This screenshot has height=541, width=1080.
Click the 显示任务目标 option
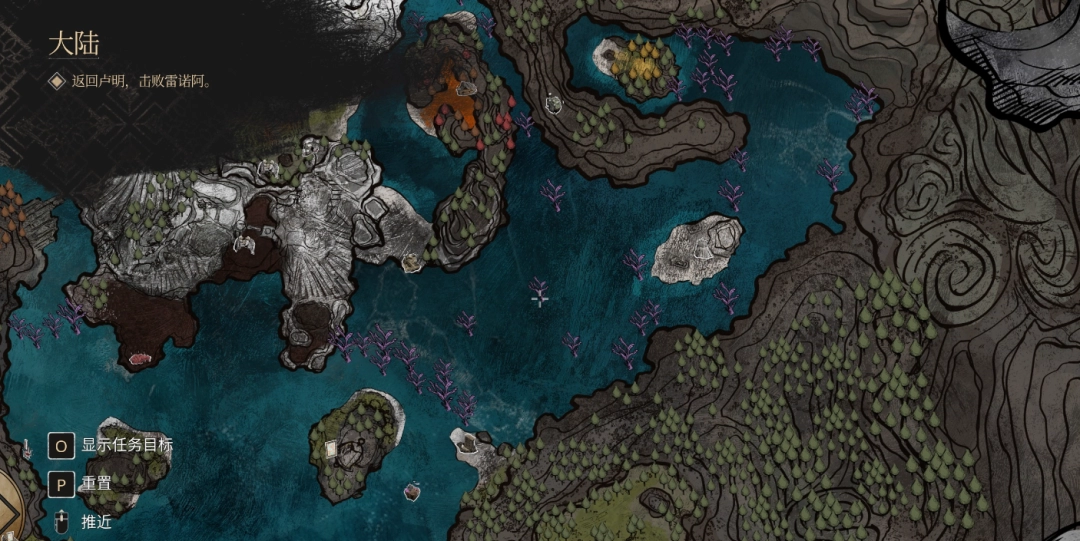126,445
